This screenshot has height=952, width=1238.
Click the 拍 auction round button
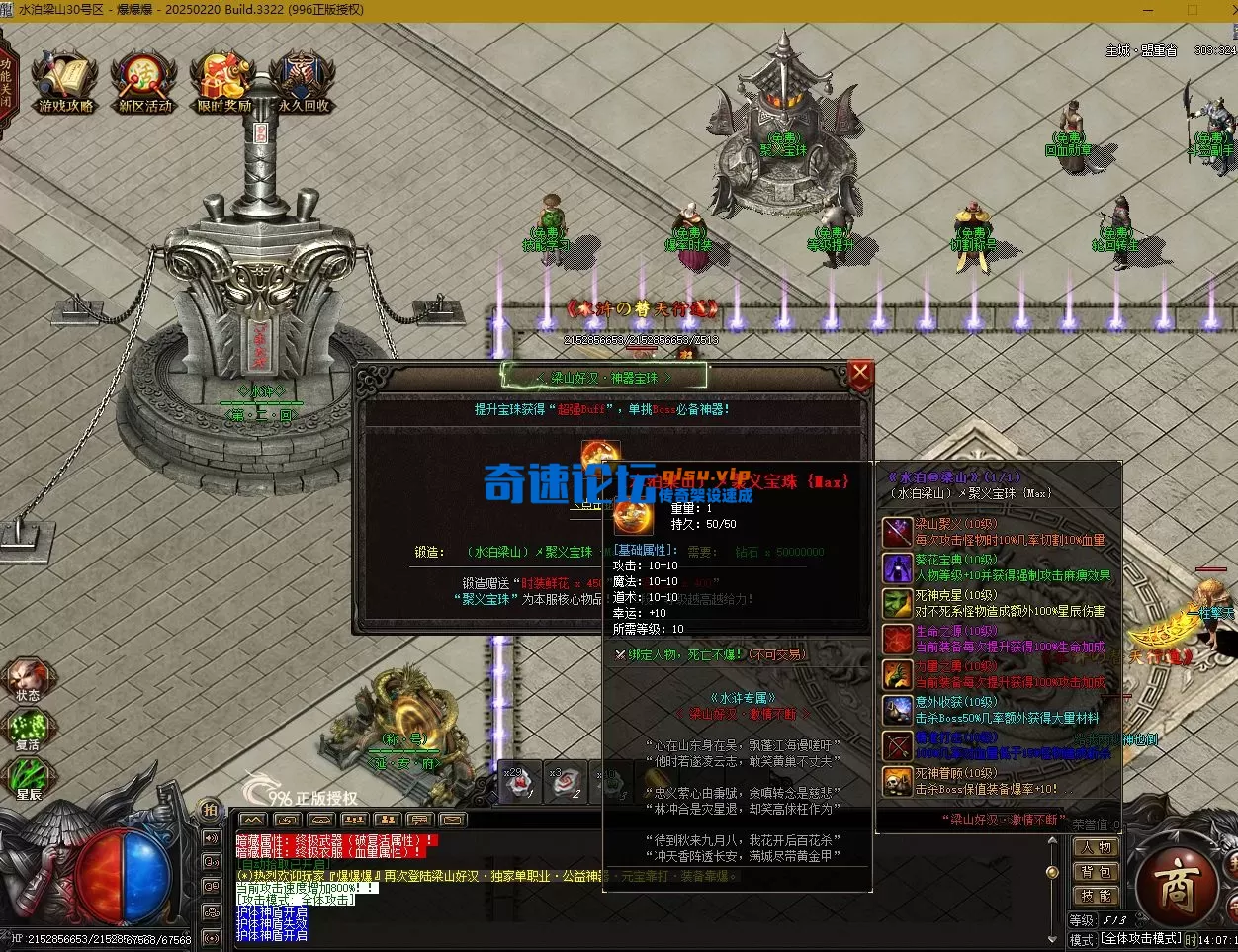pos(210,809)
